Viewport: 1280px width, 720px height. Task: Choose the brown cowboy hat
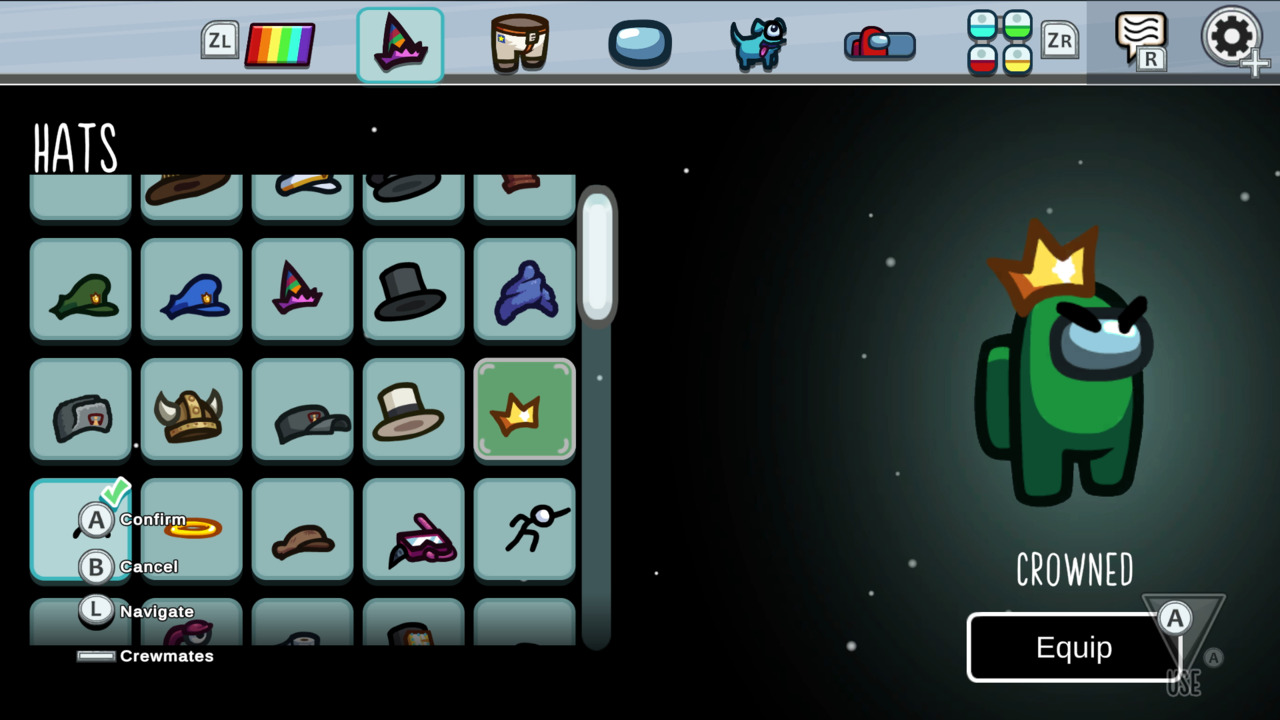302,530
